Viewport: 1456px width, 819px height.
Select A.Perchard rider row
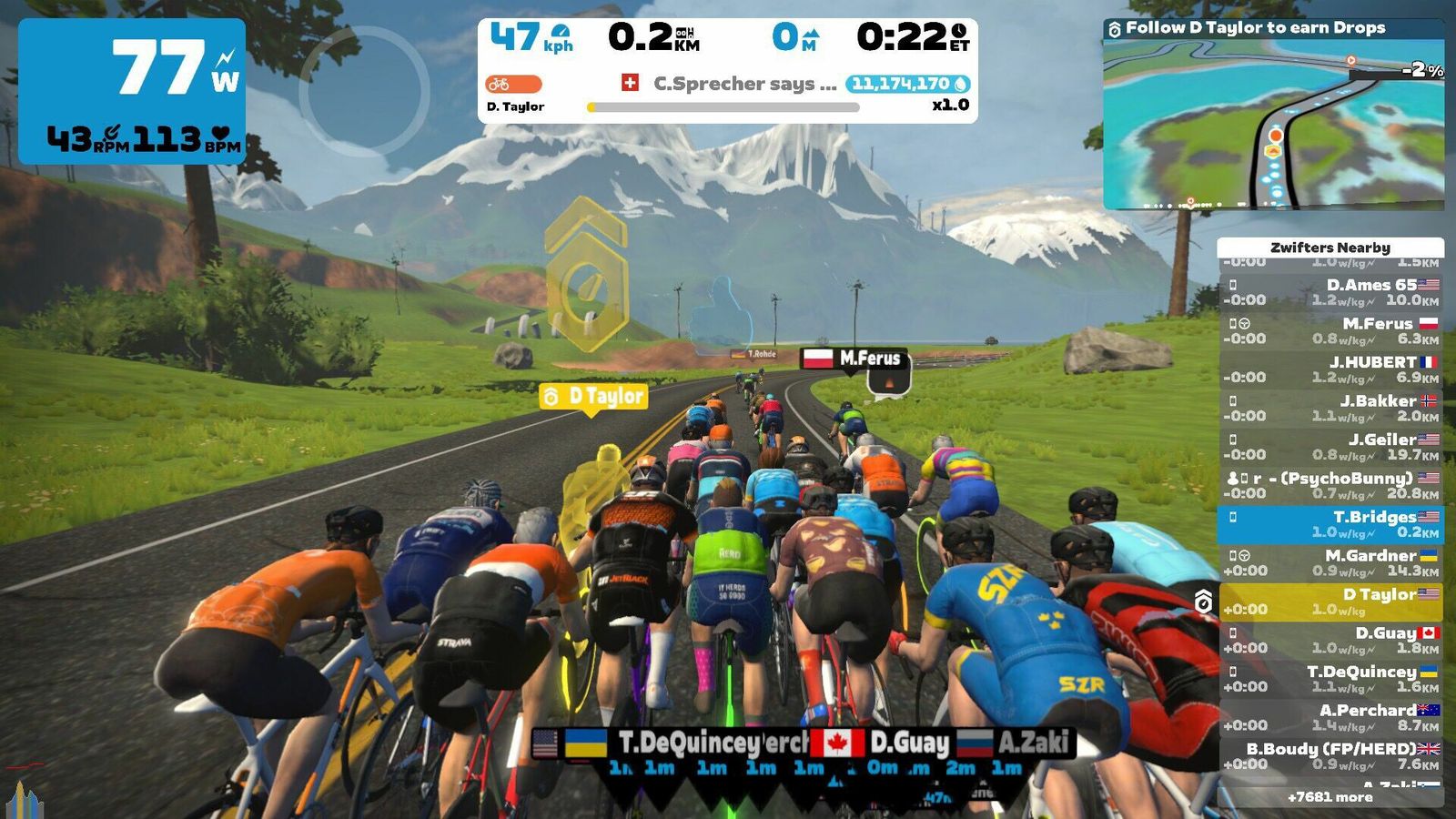[x=1330, y=717]
